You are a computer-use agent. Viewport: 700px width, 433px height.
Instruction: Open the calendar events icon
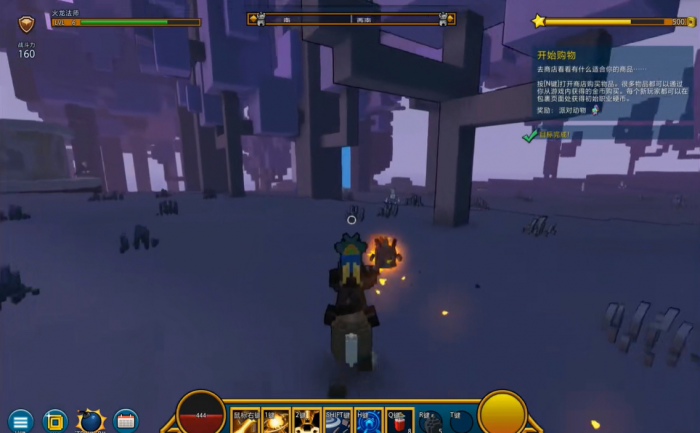point(126,421)
